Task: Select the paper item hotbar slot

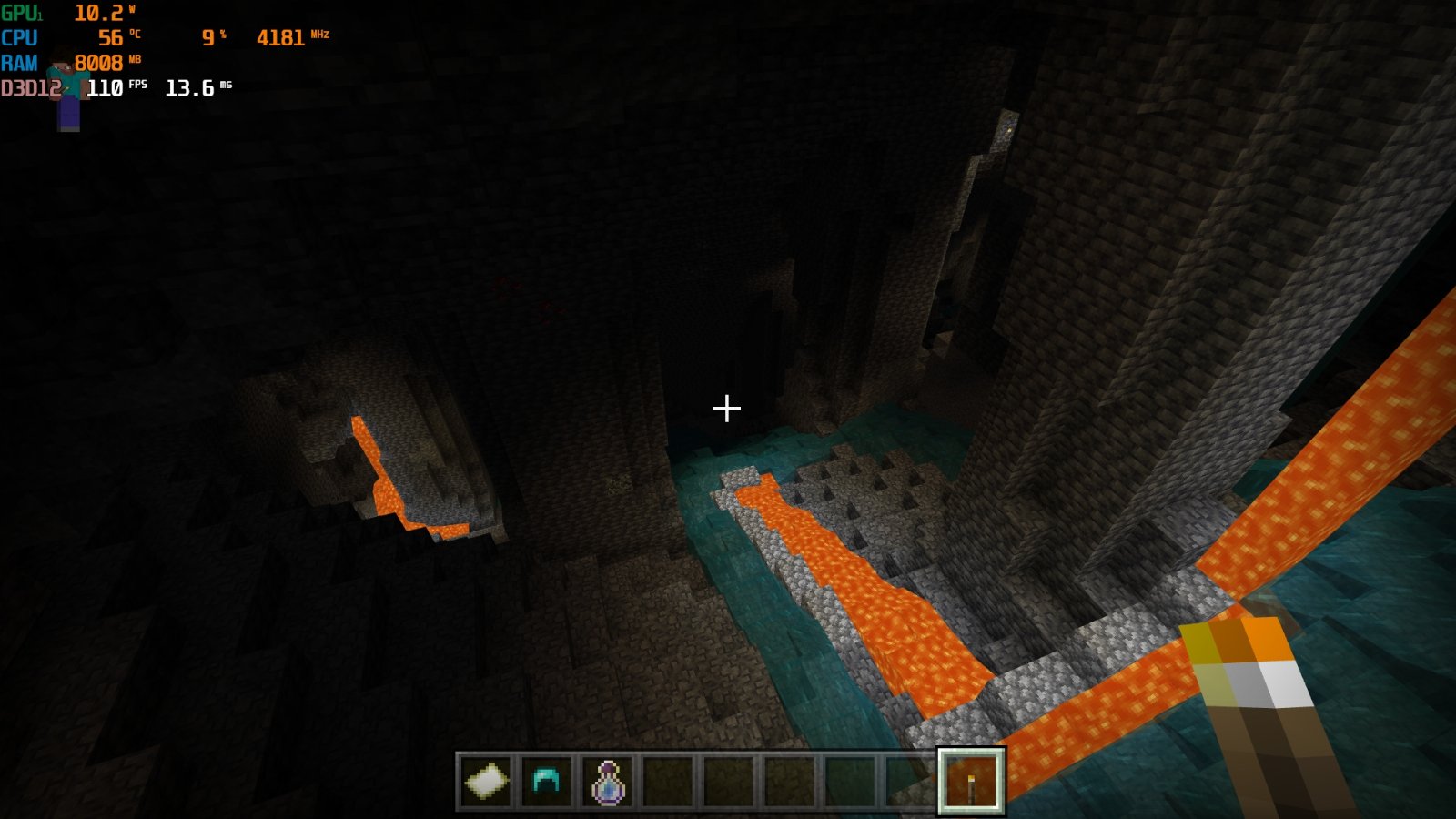Action: [x=486, y=781]
